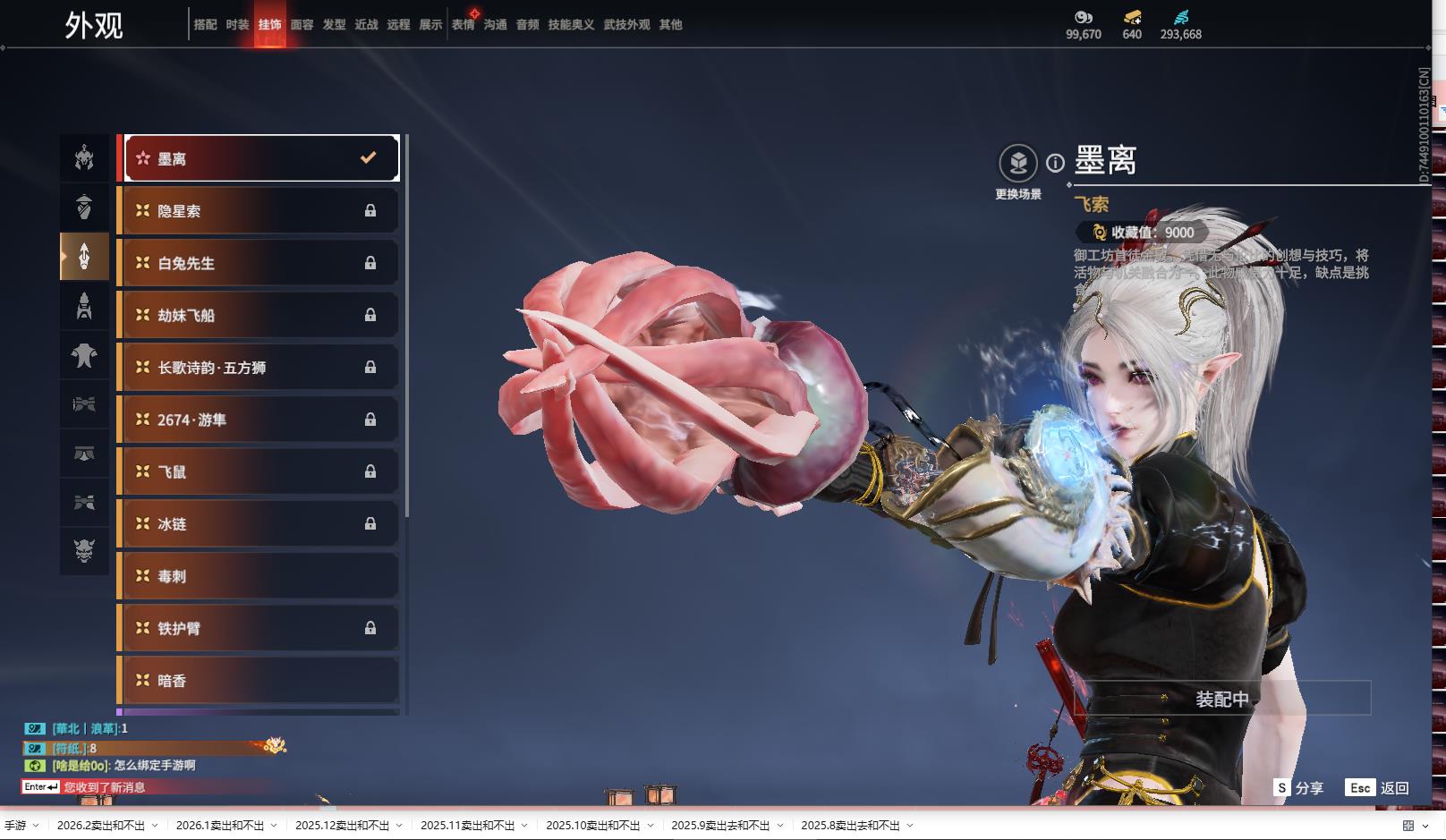Switch to the 时装 tab

237,25
